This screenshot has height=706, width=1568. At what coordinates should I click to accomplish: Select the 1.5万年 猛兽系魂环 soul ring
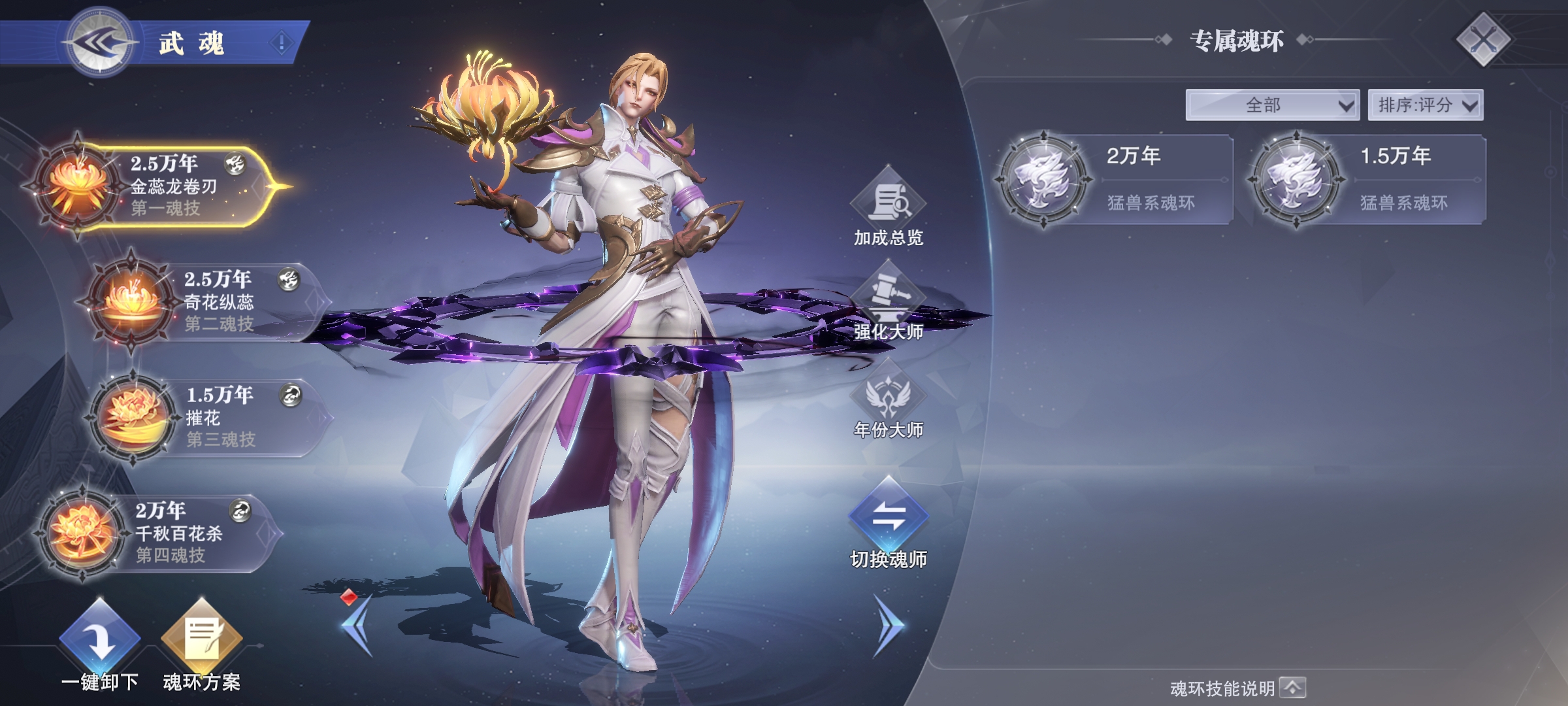1367,179
